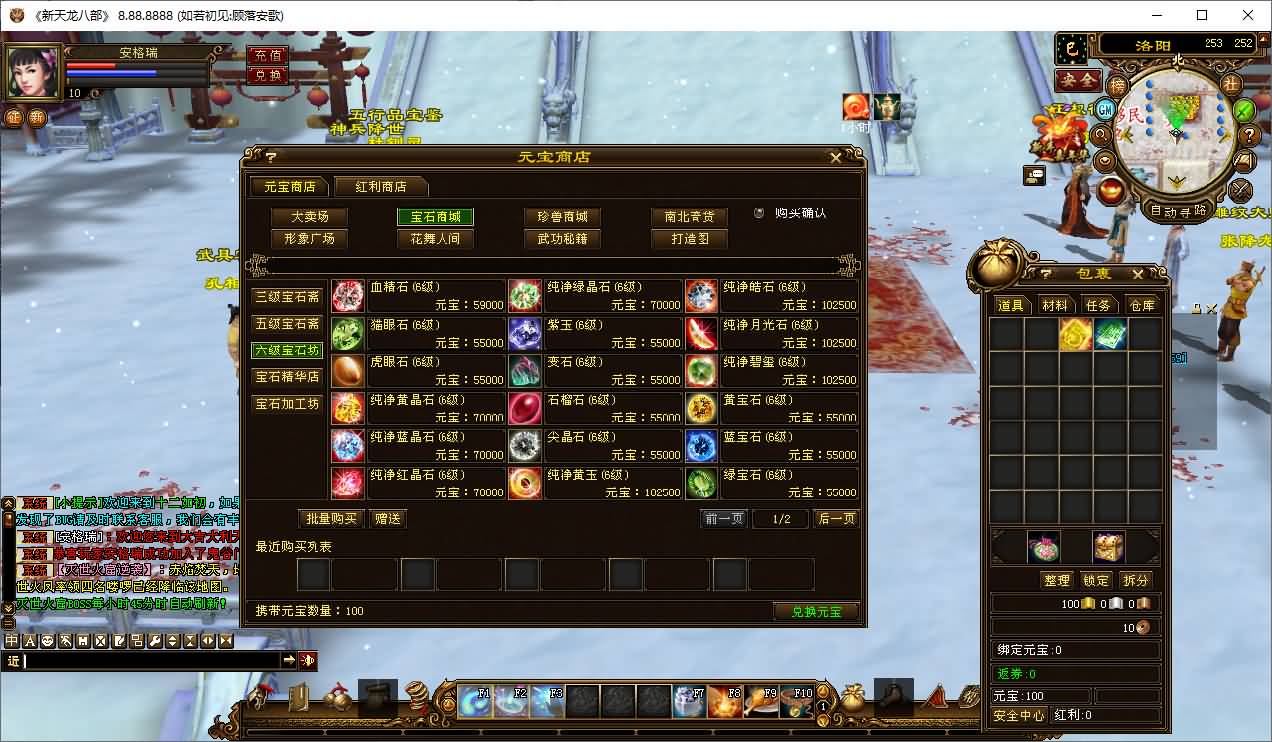Click the 赠送 gift button
This screenshot has width=1272, height=742.
click(x=387, y=519)
